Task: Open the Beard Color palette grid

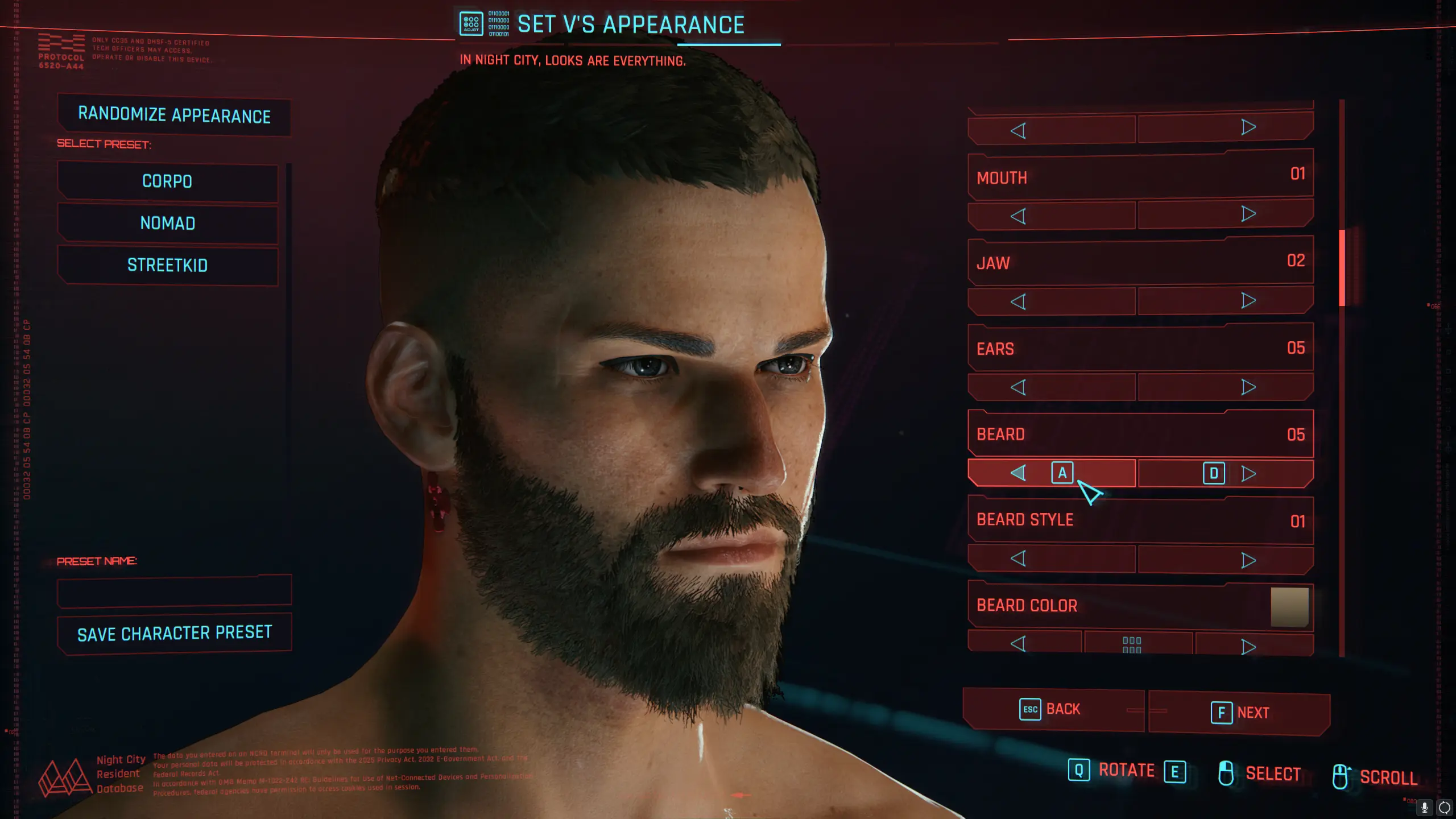Action: [1132, 644]
